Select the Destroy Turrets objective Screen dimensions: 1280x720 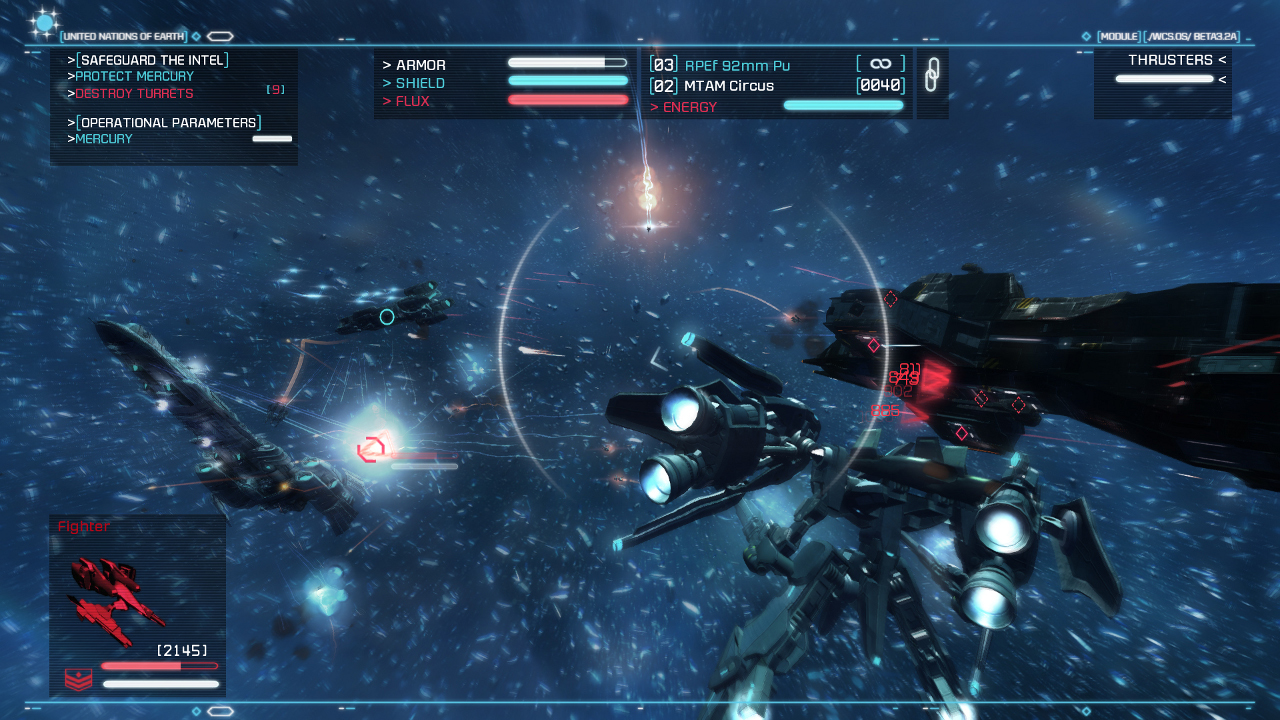(134, 94)
